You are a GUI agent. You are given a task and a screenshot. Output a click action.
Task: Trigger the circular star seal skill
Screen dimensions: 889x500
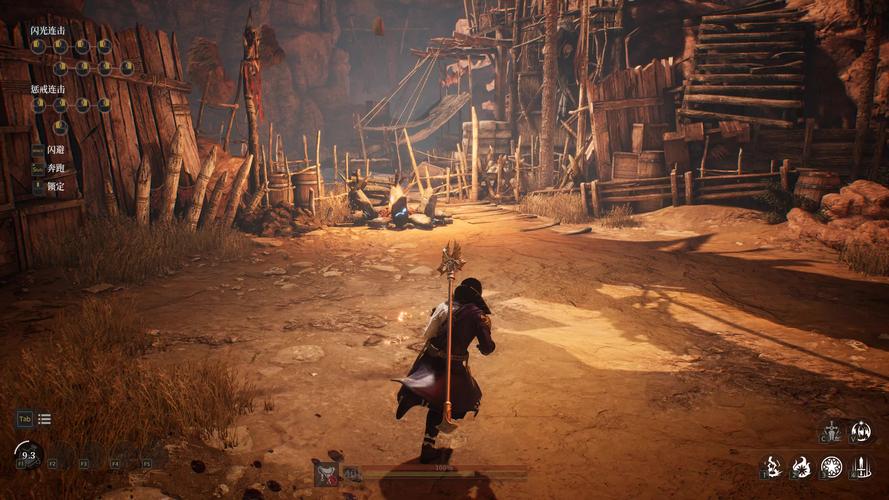coord(831,466)
